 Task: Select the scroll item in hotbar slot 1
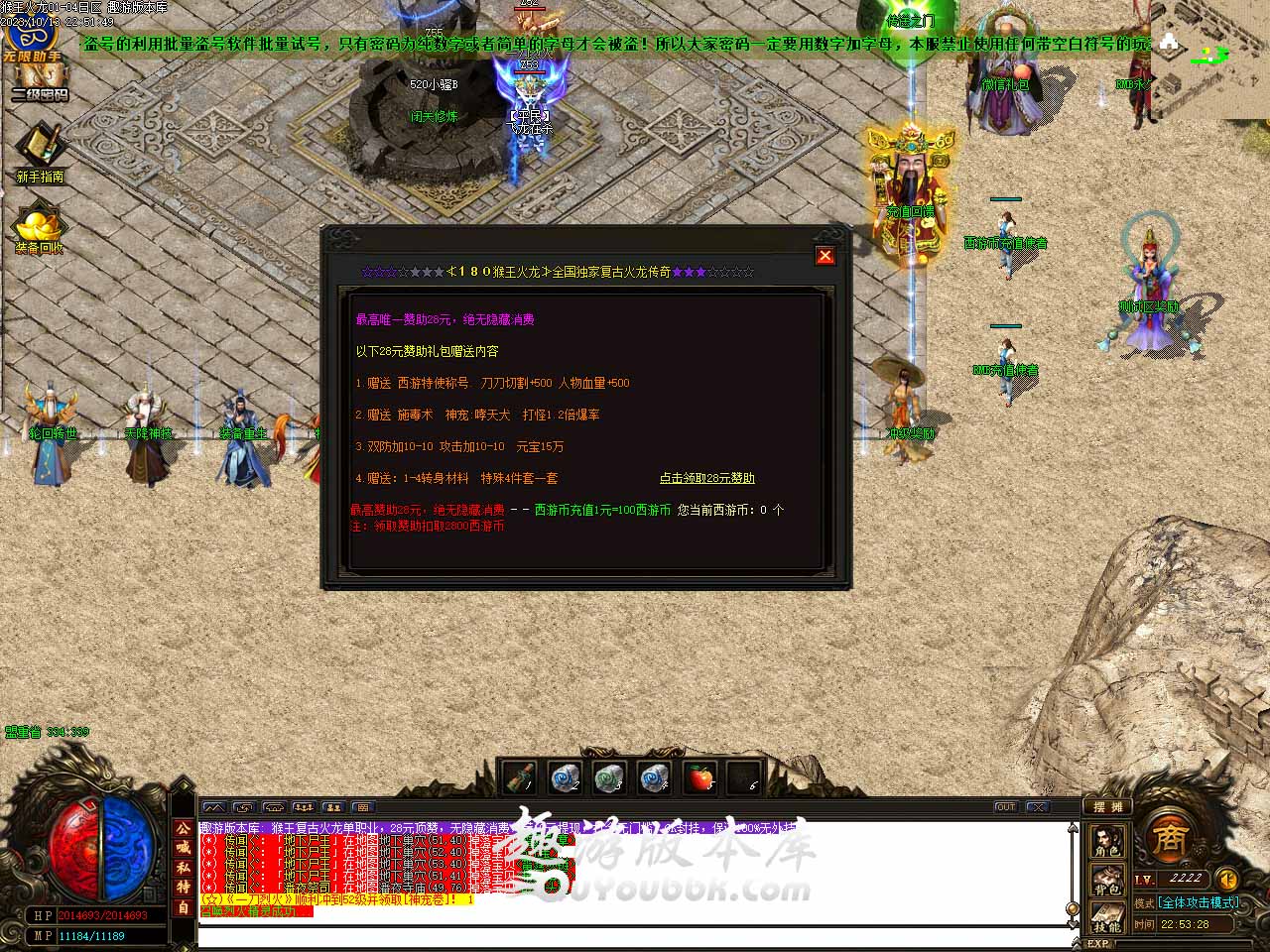[x=519, y=778]
